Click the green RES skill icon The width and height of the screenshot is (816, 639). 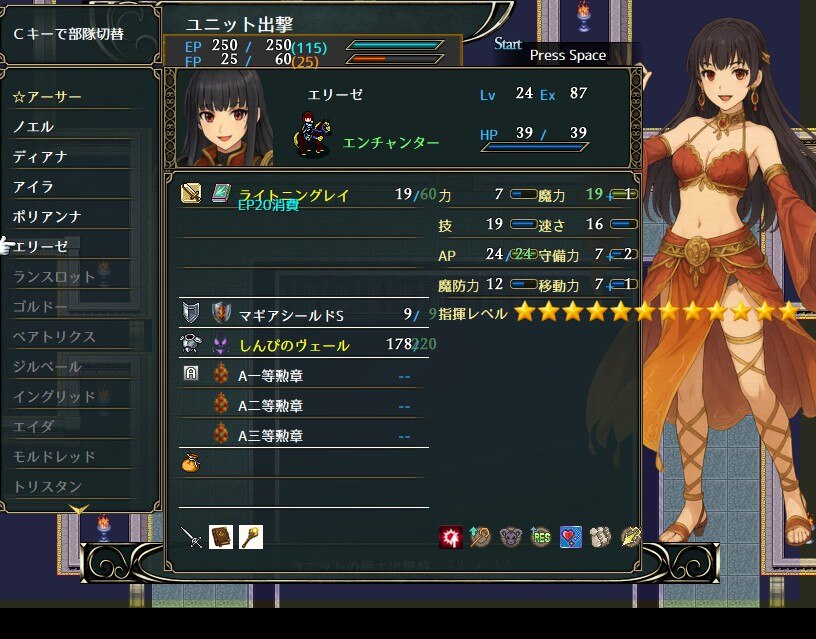point(541,538)
